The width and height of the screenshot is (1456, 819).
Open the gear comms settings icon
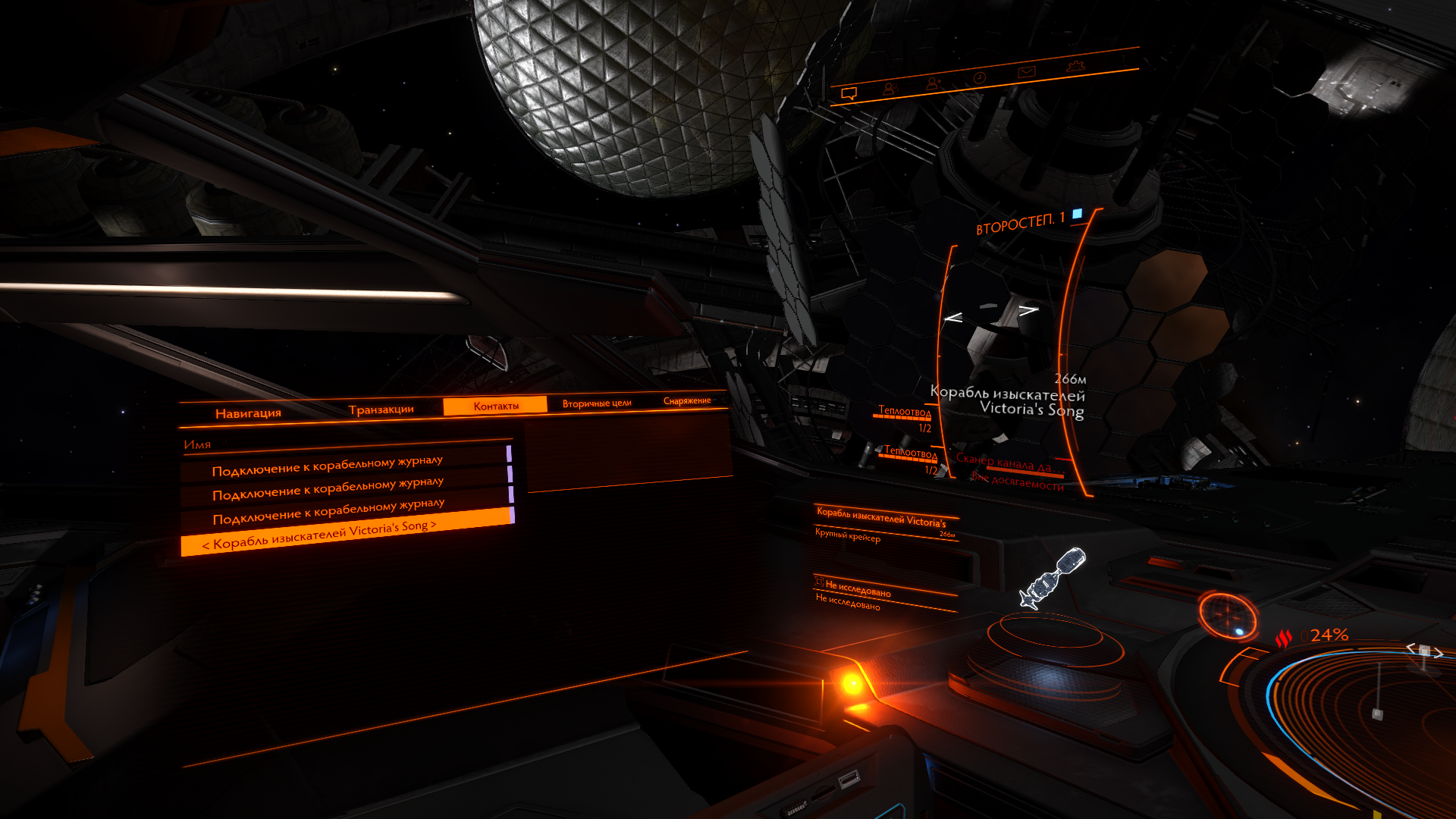pyautogui.click(x=1075, y=66)
